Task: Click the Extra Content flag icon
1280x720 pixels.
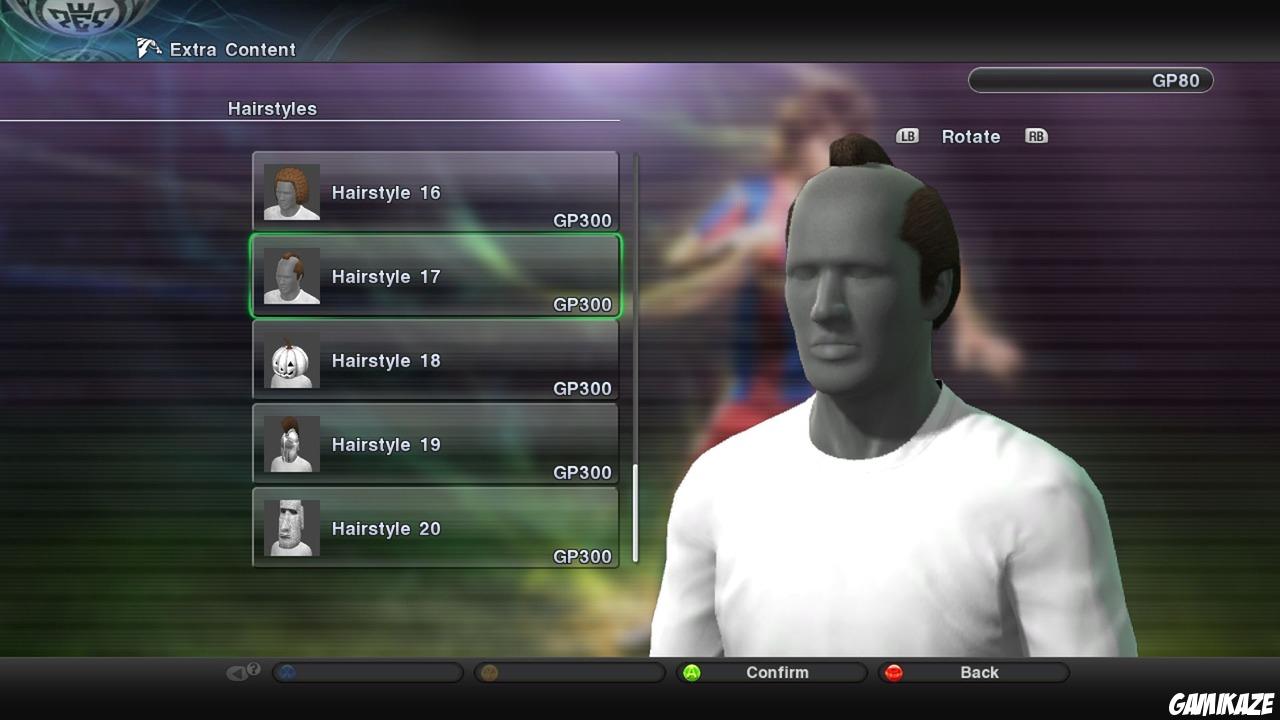Action: [150, 47]
